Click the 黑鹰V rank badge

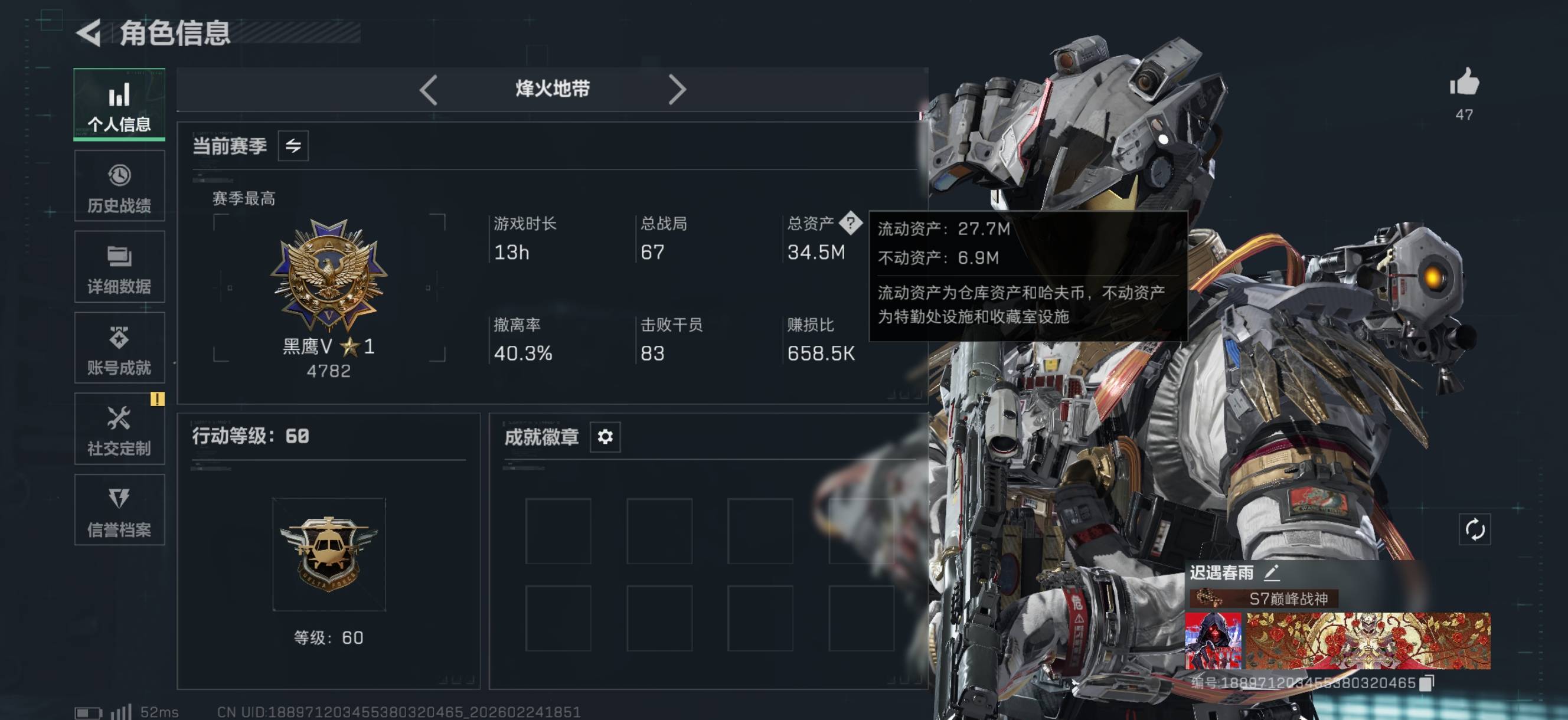click(329, 276)
